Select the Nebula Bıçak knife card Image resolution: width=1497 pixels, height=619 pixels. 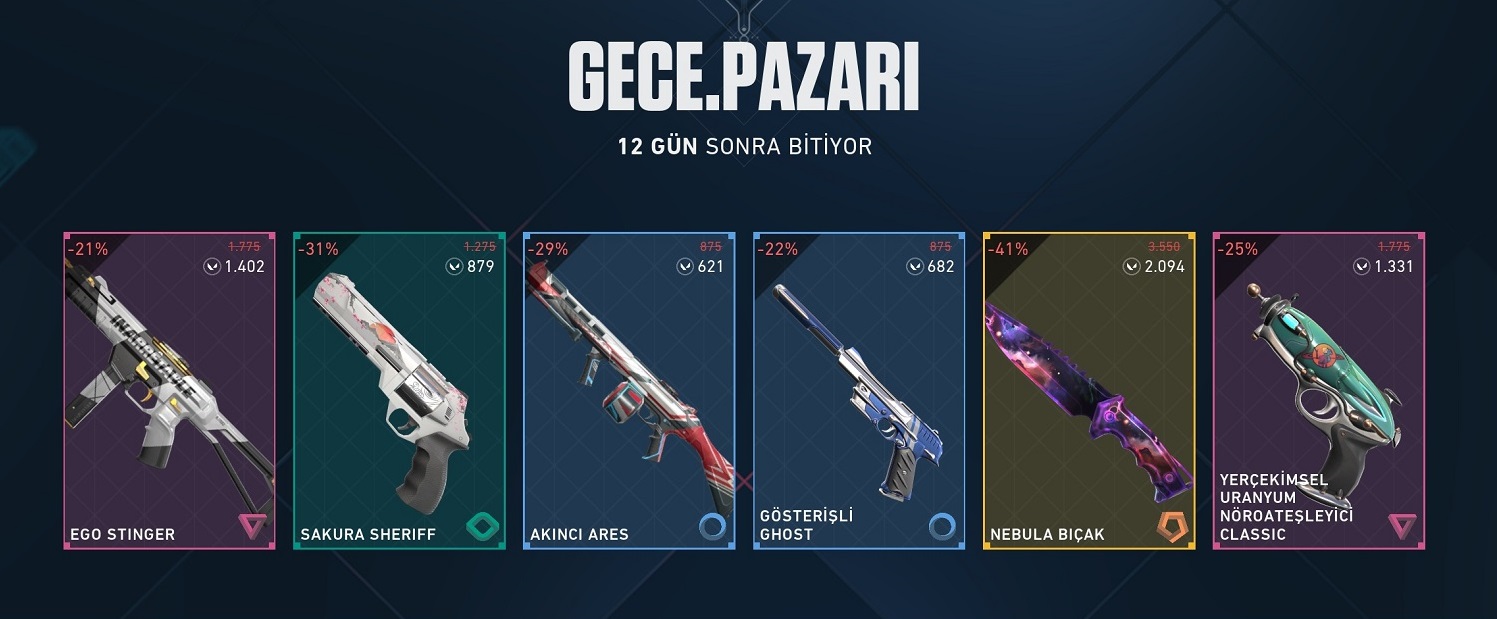coord(1089,391)
